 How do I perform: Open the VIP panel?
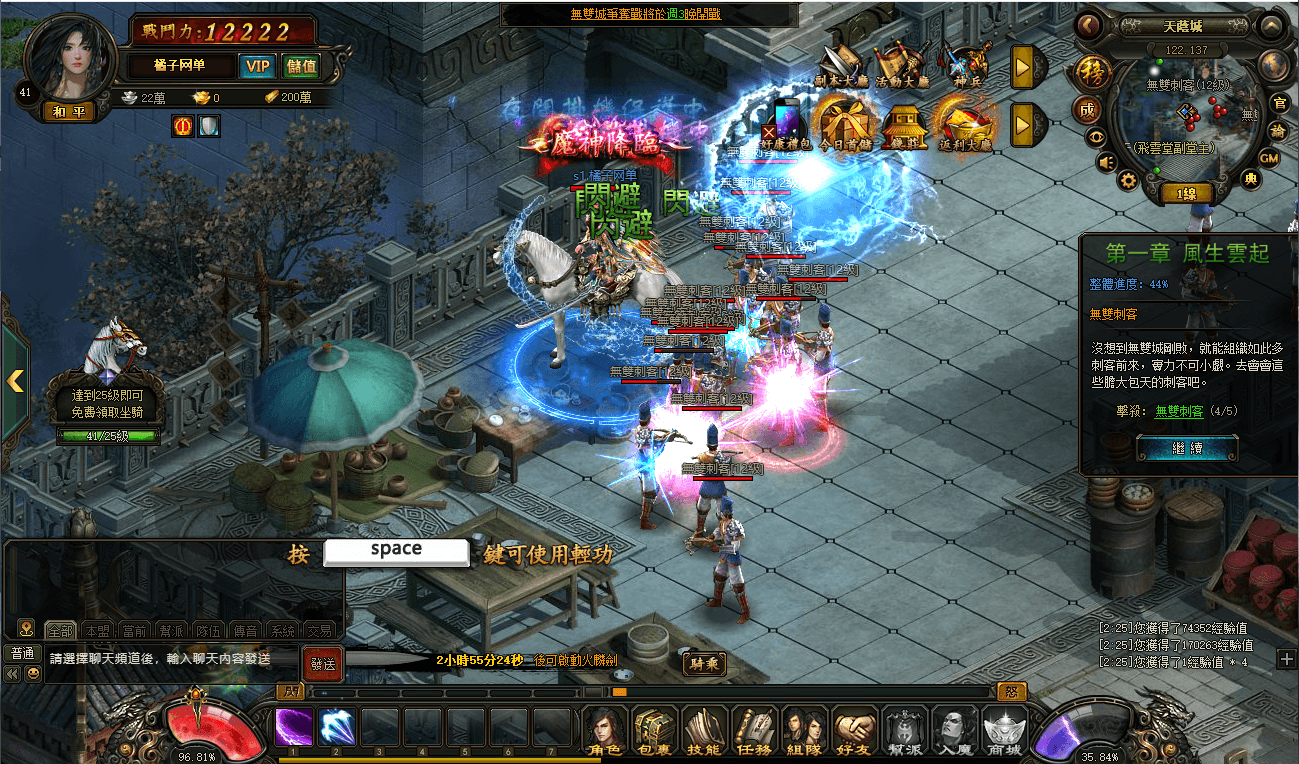(257, 67)
